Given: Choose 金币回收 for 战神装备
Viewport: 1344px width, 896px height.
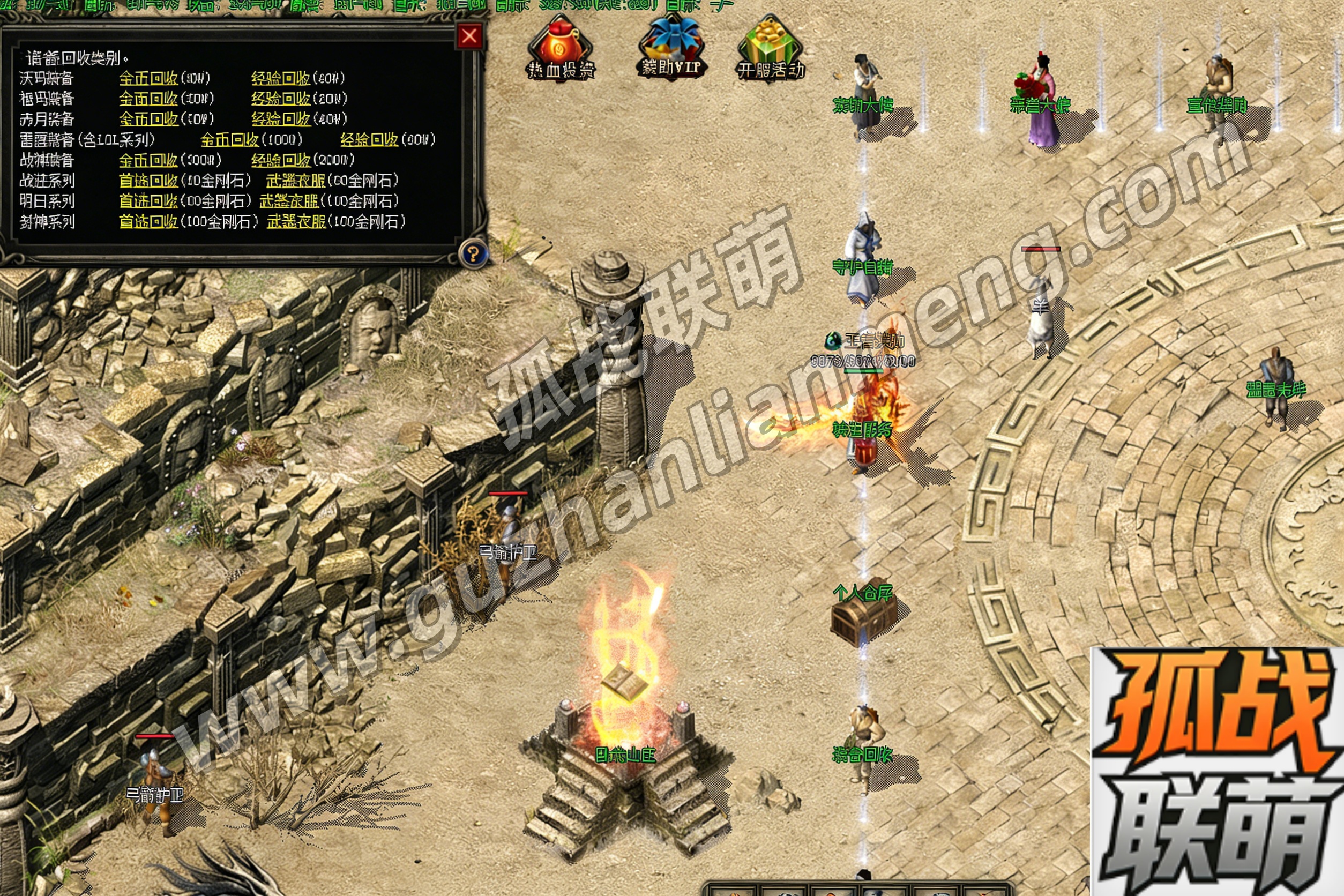Looking at the screenshot, I should pyautogui.click(x=148, y=160).
